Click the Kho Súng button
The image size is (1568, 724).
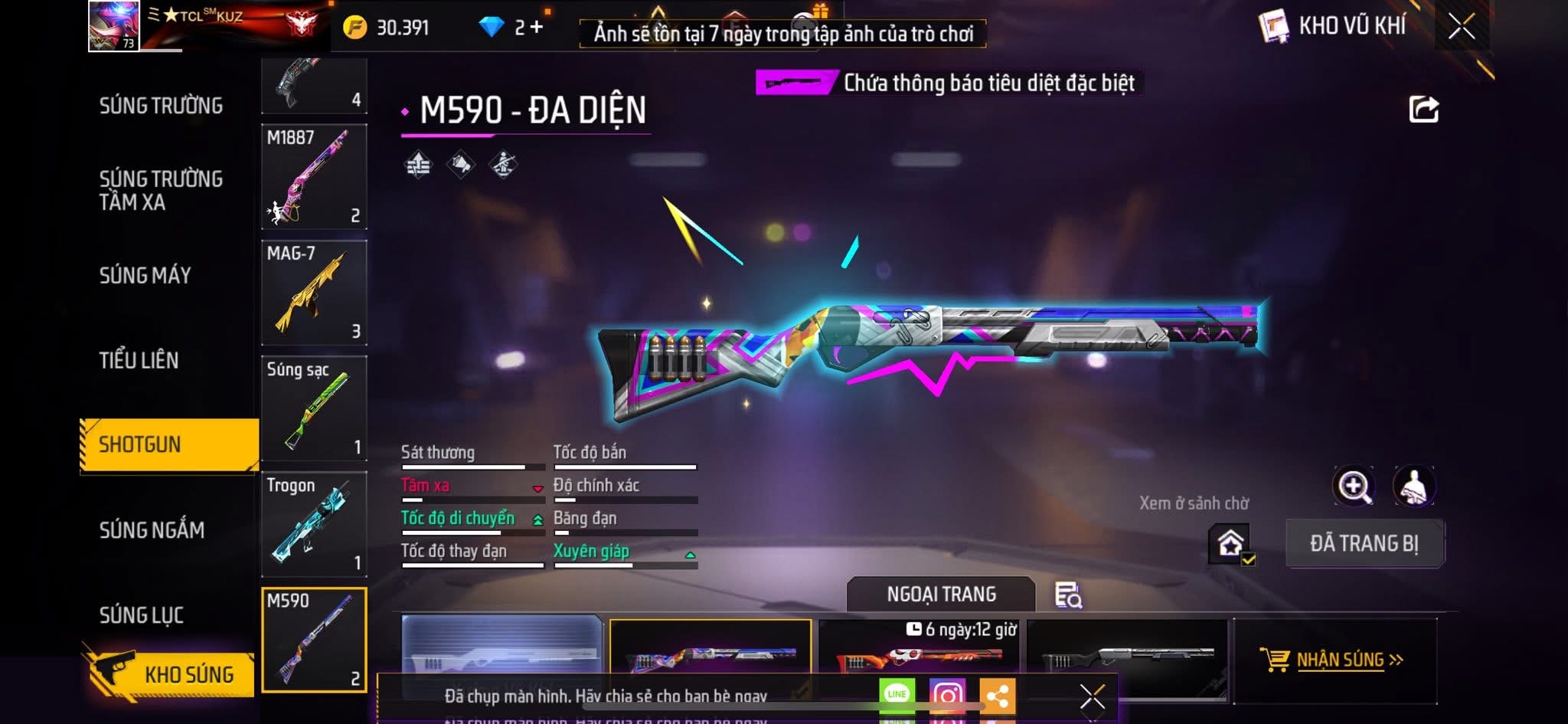(176, 674)
